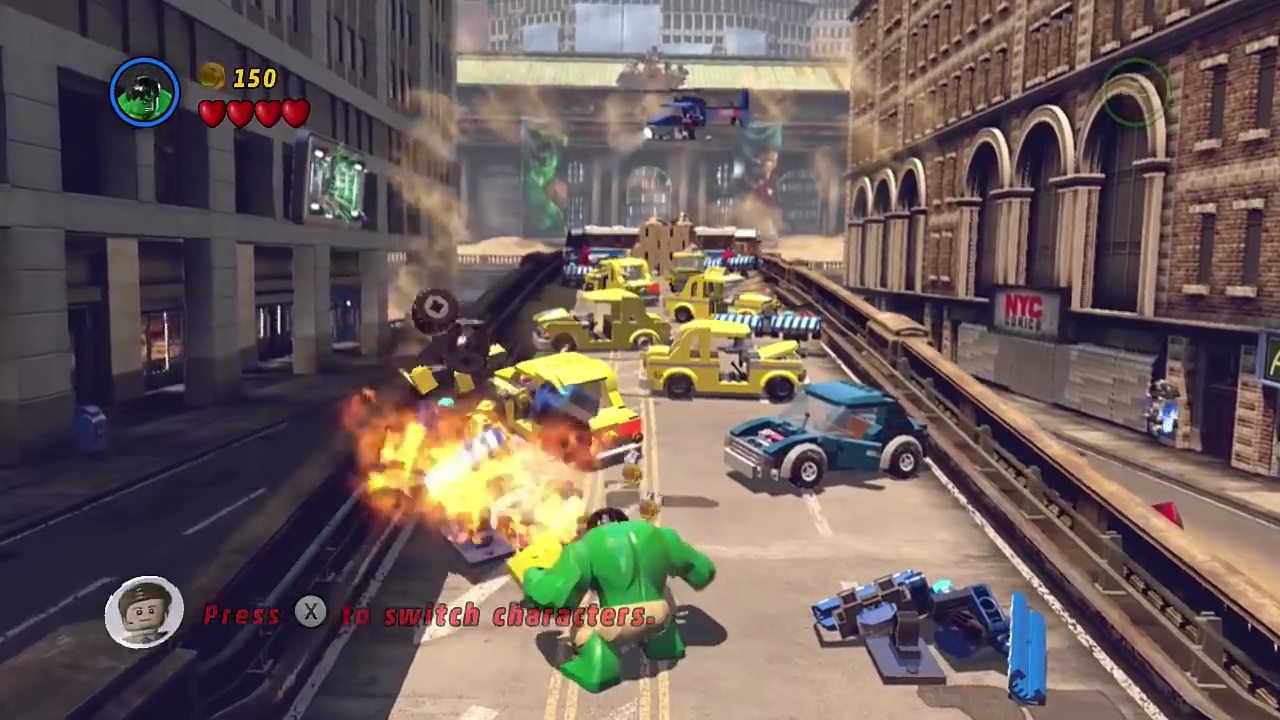The width and height of the screenshot is (1280, 720).
Task: Click the second red heart icon
Action: [x=238, y=113]
